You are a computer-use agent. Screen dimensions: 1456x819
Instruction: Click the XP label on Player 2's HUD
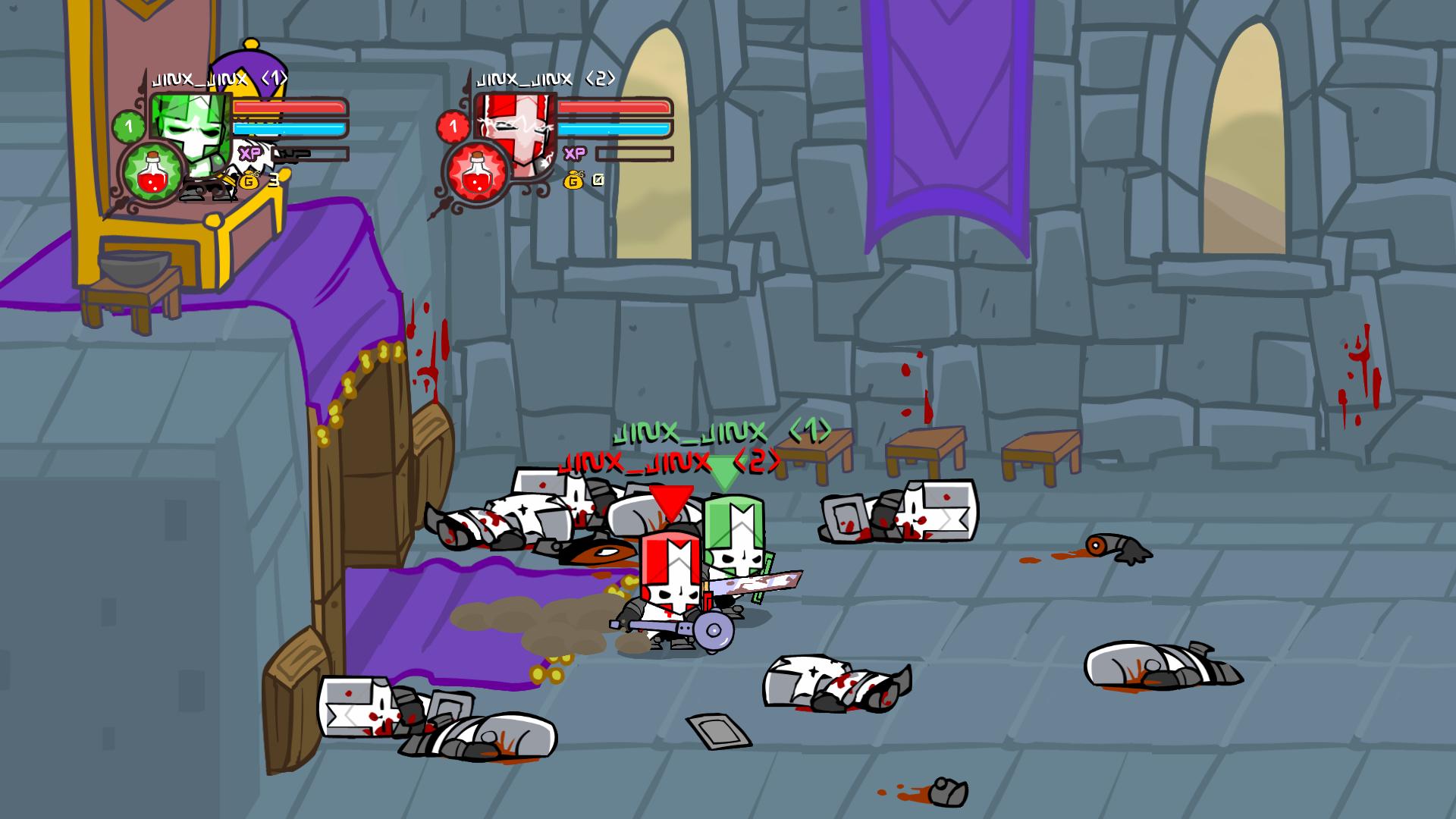574,153
